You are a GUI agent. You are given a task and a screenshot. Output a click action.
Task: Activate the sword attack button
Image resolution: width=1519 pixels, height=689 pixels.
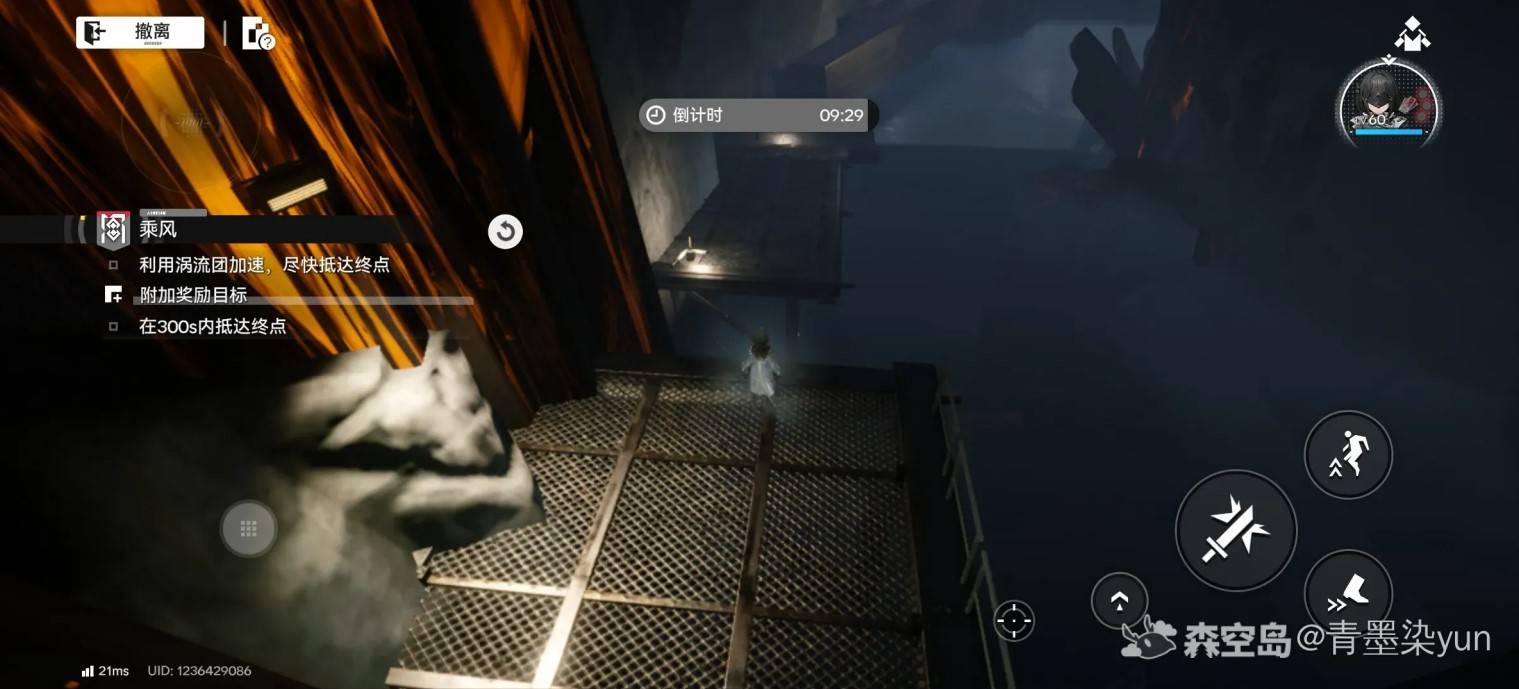pyautogui.click(x=1235, y=530)
